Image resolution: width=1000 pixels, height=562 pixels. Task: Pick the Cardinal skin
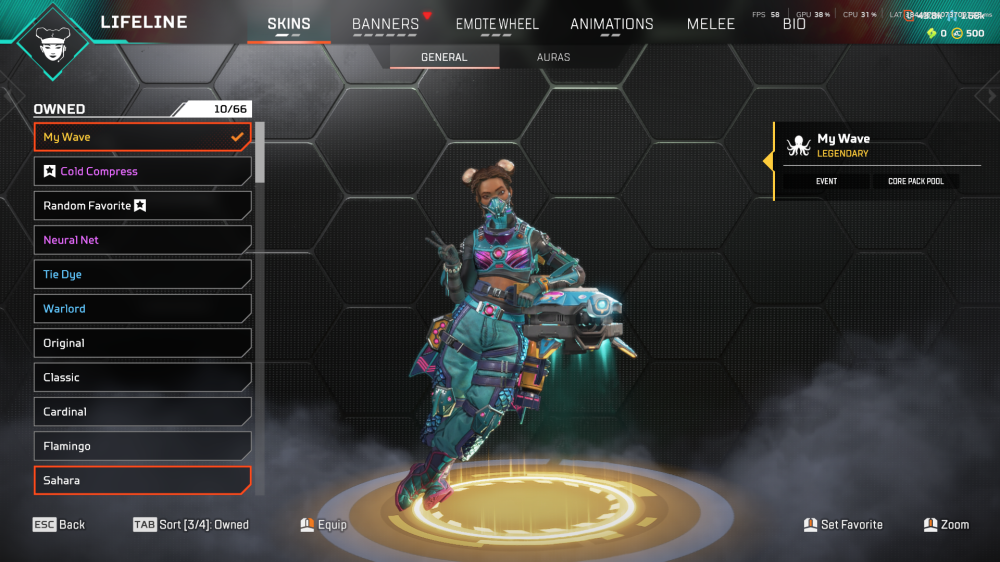(142, 412)
